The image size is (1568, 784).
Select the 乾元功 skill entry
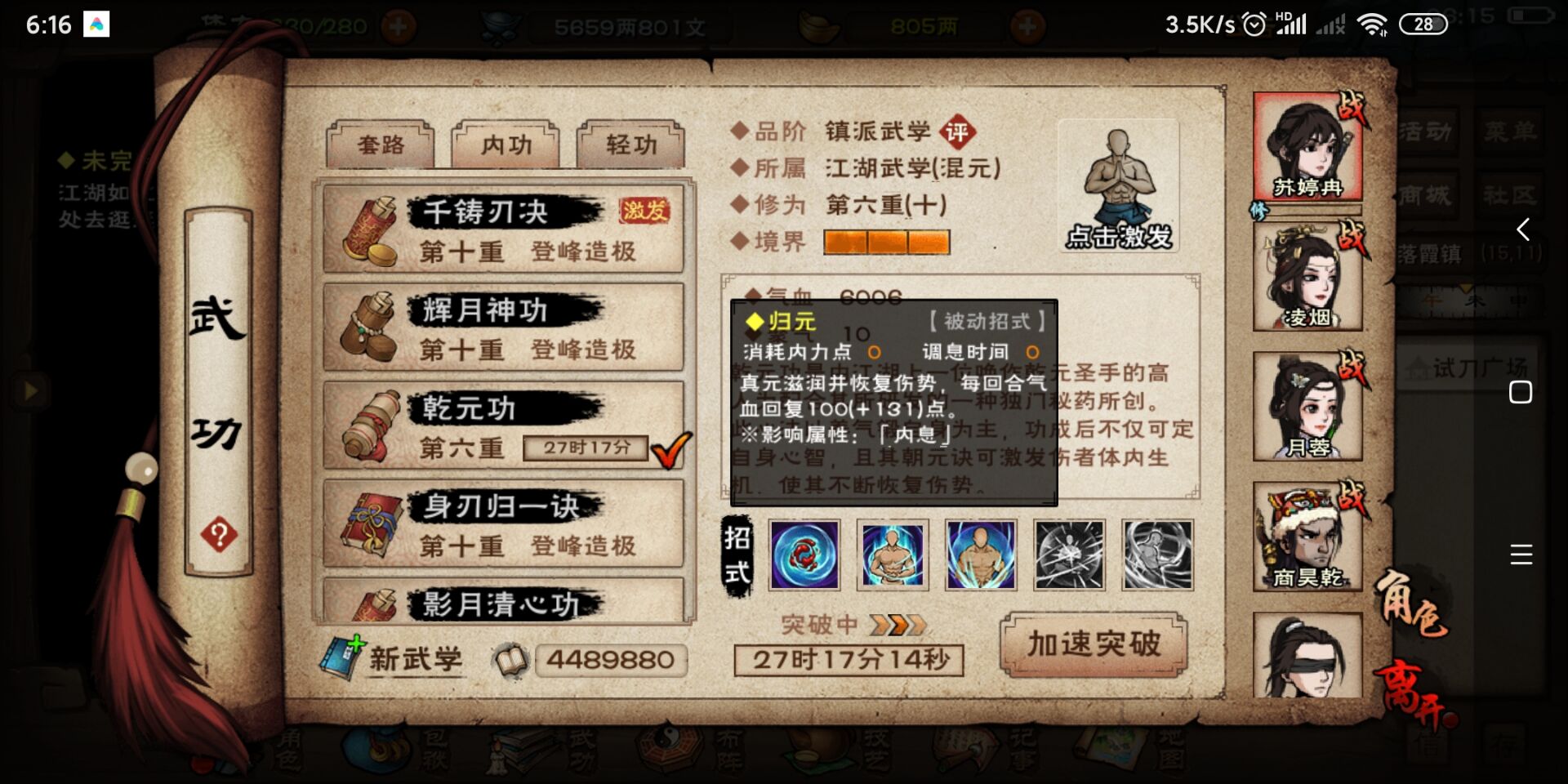click(503, 425)
